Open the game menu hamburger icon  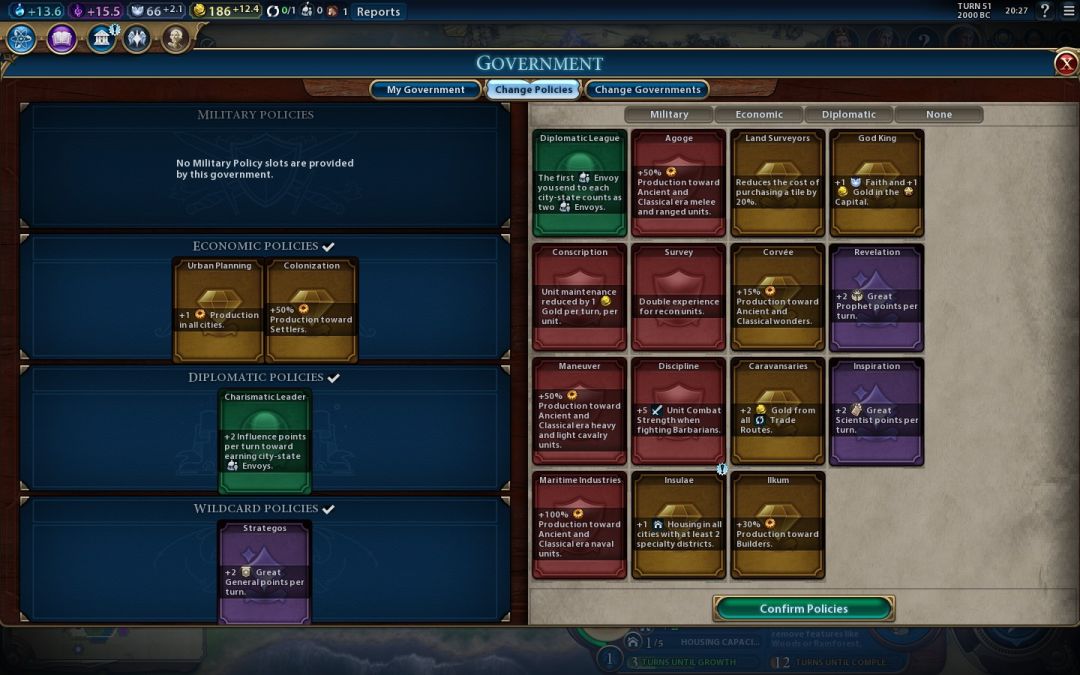[x=1069, y=11]
